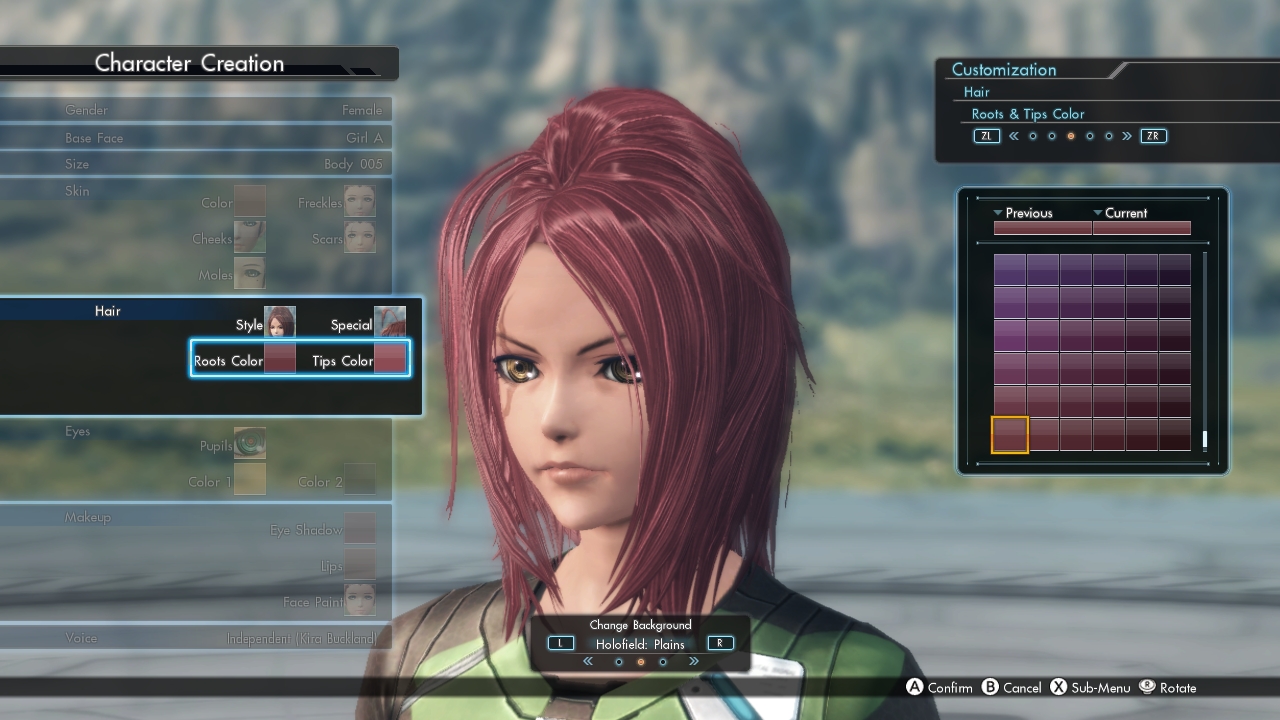Open the Special hair thumbnail
The height and width of the screenshot is (720, 1280).
point(390,322)
